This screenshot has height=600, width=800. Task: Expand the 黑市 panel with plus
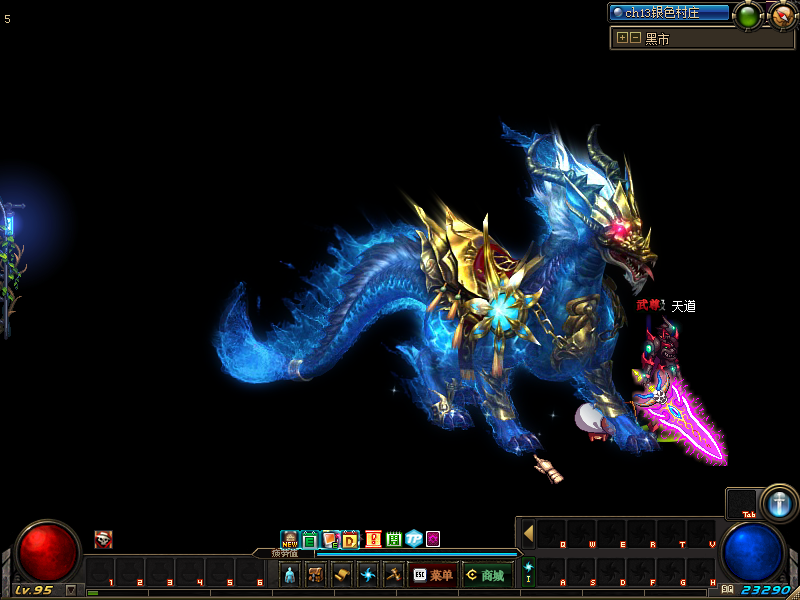pyautogui.click(x=622, y=38)
